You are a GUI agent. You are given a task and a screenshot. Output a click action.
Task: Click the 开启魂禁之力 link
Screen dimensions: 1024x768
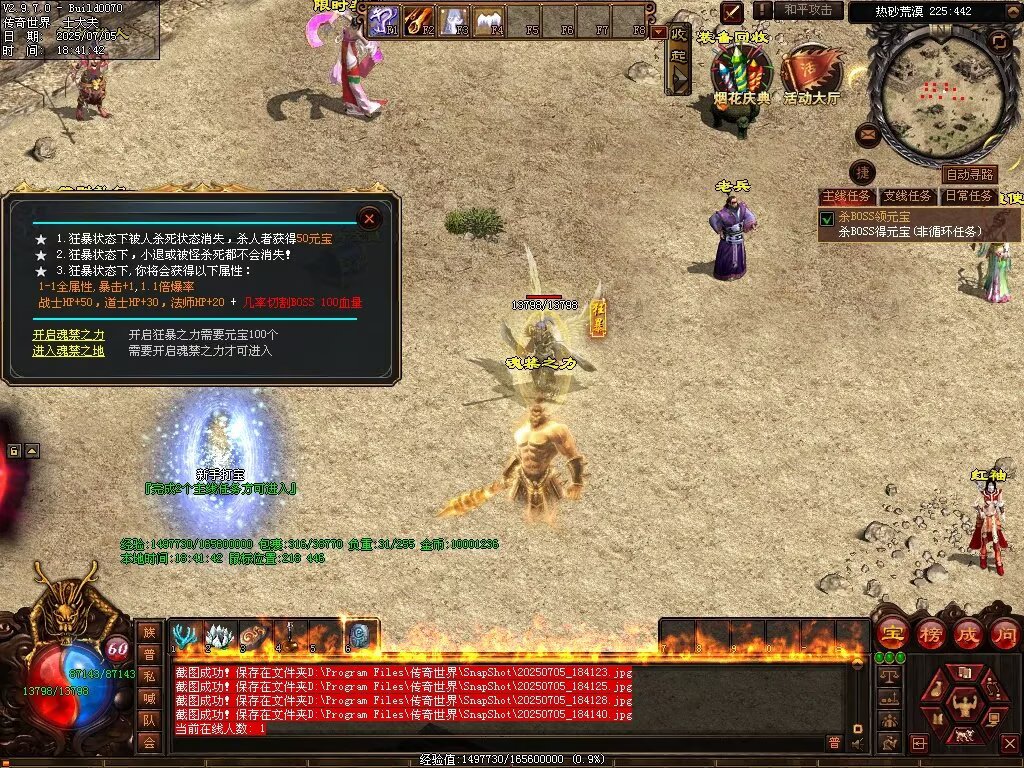point(68,335)
